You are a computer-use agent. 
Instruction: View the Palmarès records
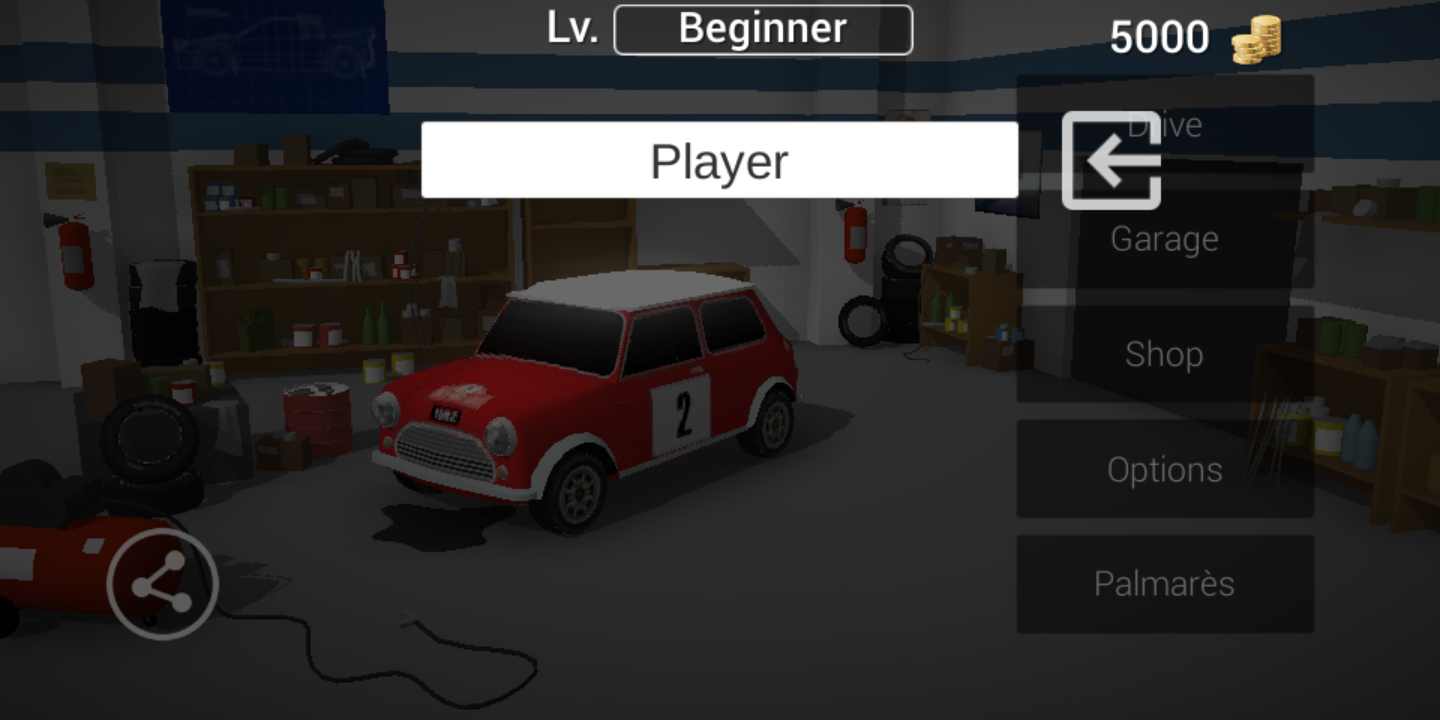1165,583
